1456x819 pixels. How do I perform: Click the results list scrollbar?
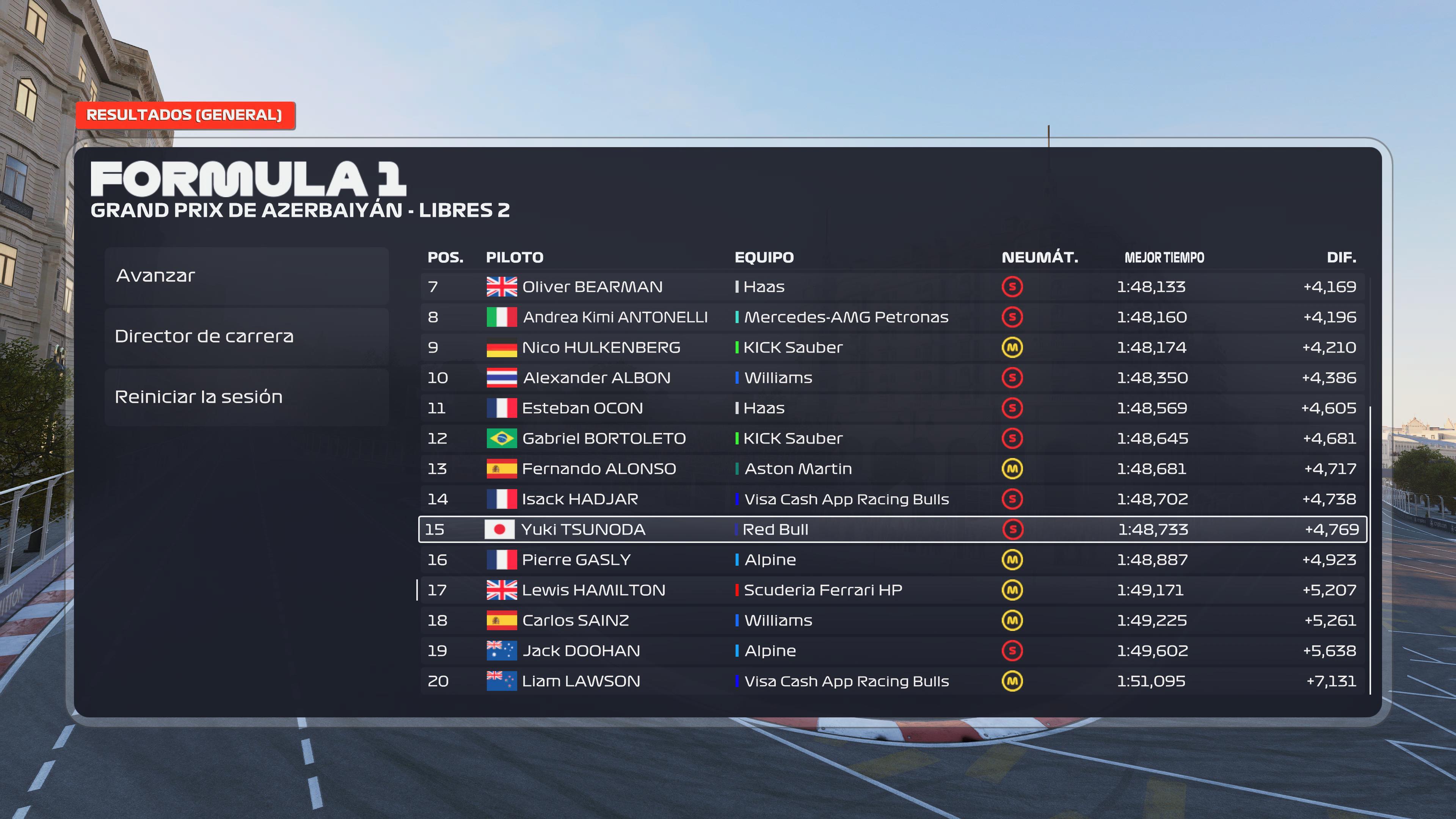(x=1370, y=548)
